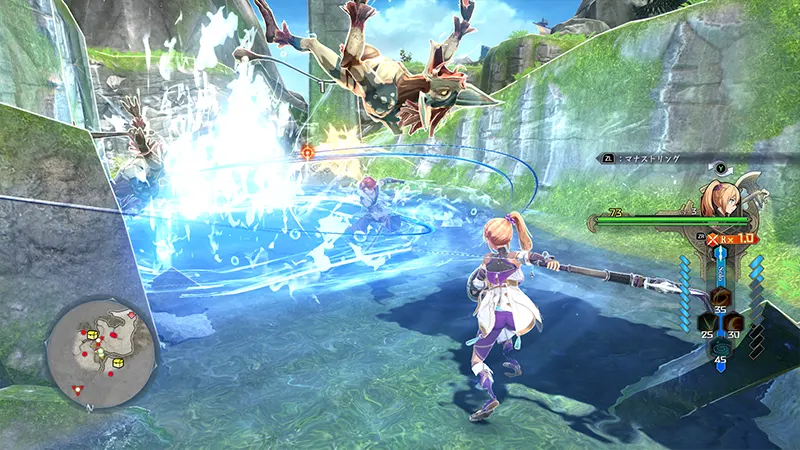800x450 pixels.
Task: Activate the skill icon costing 35
Action: pyautogui.click(x=720, y=297)
